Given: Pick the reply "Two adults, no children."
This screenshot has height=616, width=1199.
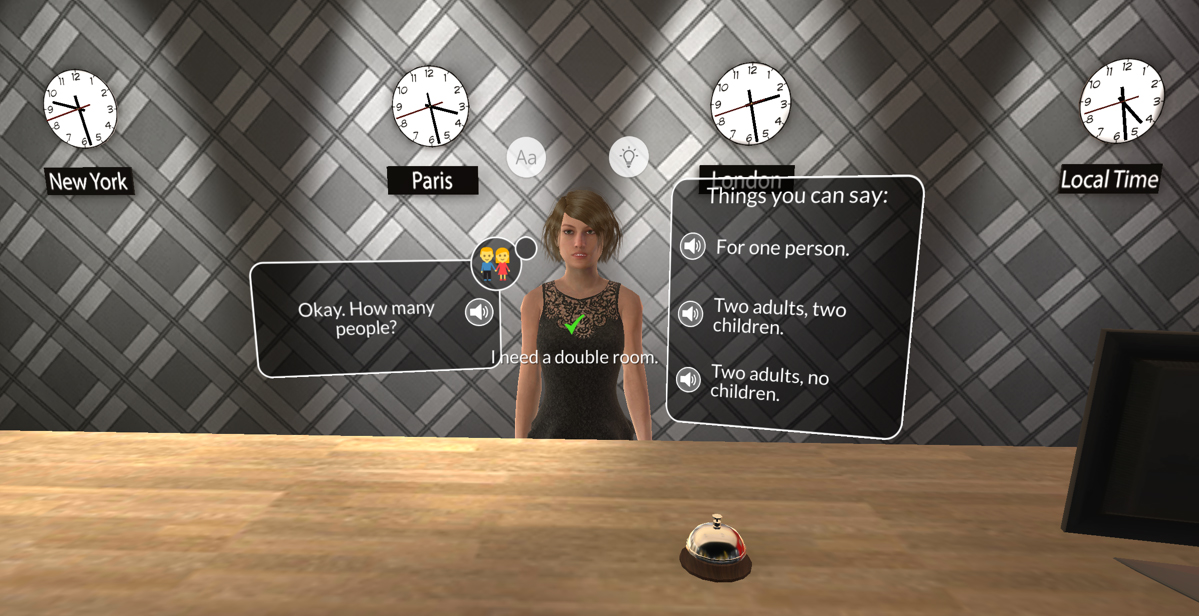Looking at the screenshot, I should [769, 383].
